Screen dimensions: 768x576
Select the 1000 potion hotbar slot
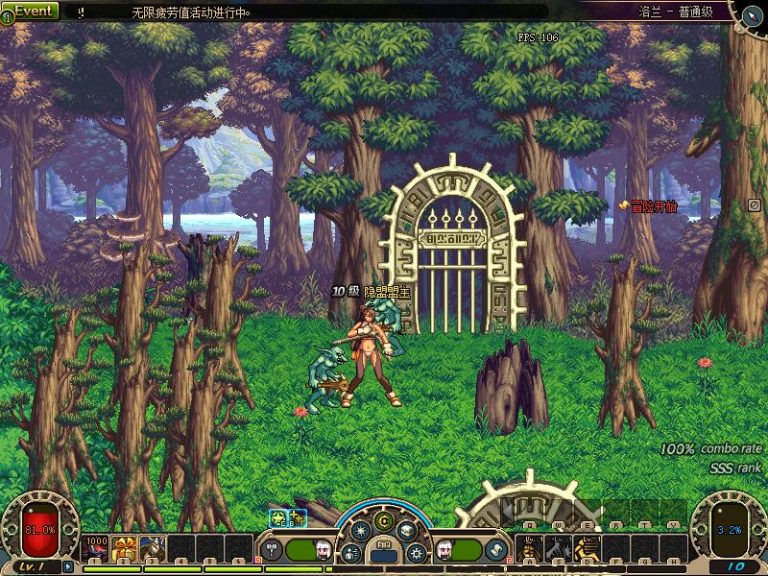point(96,548)
